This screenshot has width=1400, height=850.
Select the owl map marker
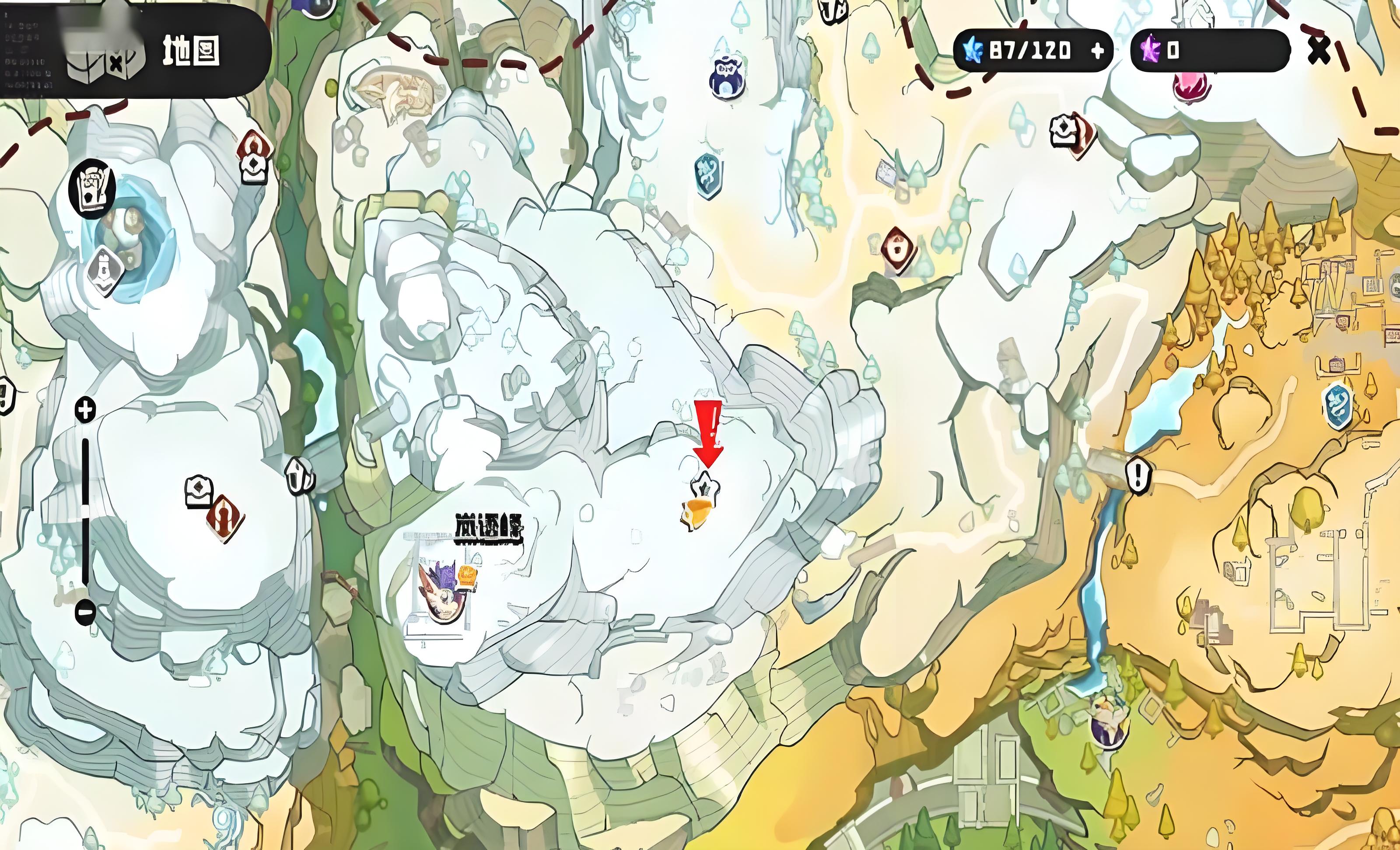pos(726,78)
